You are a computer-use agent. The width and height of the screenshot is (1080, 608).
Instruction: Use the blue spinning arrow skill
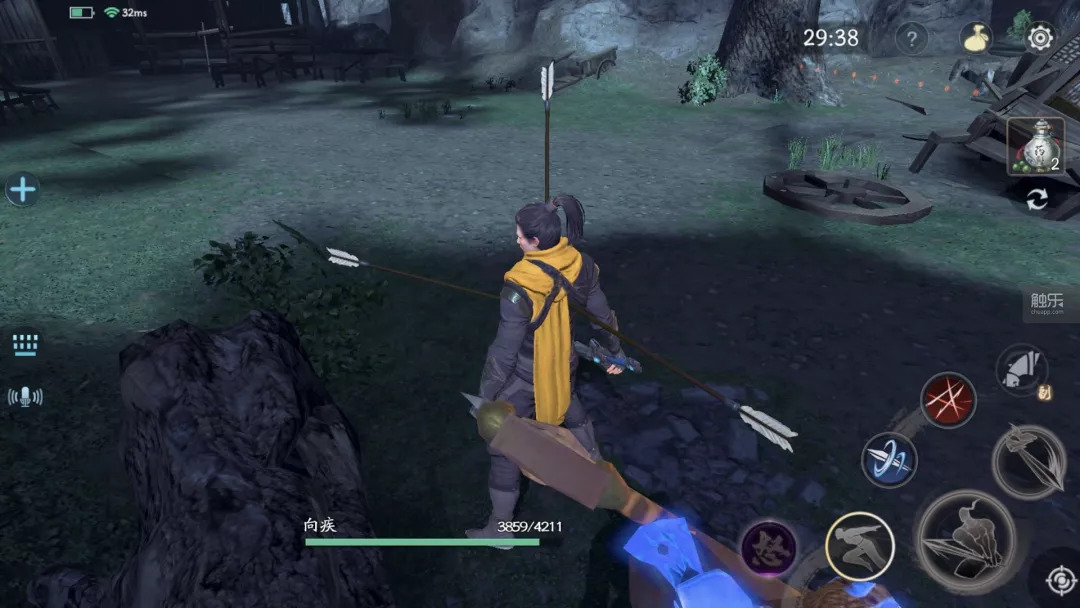(x=889, y=461)
